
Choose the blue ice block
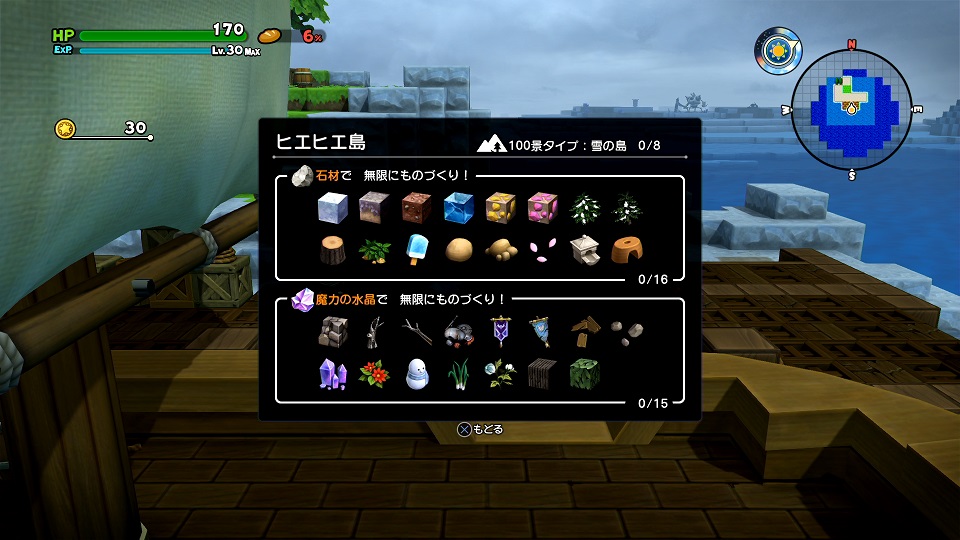pos(458,208)
